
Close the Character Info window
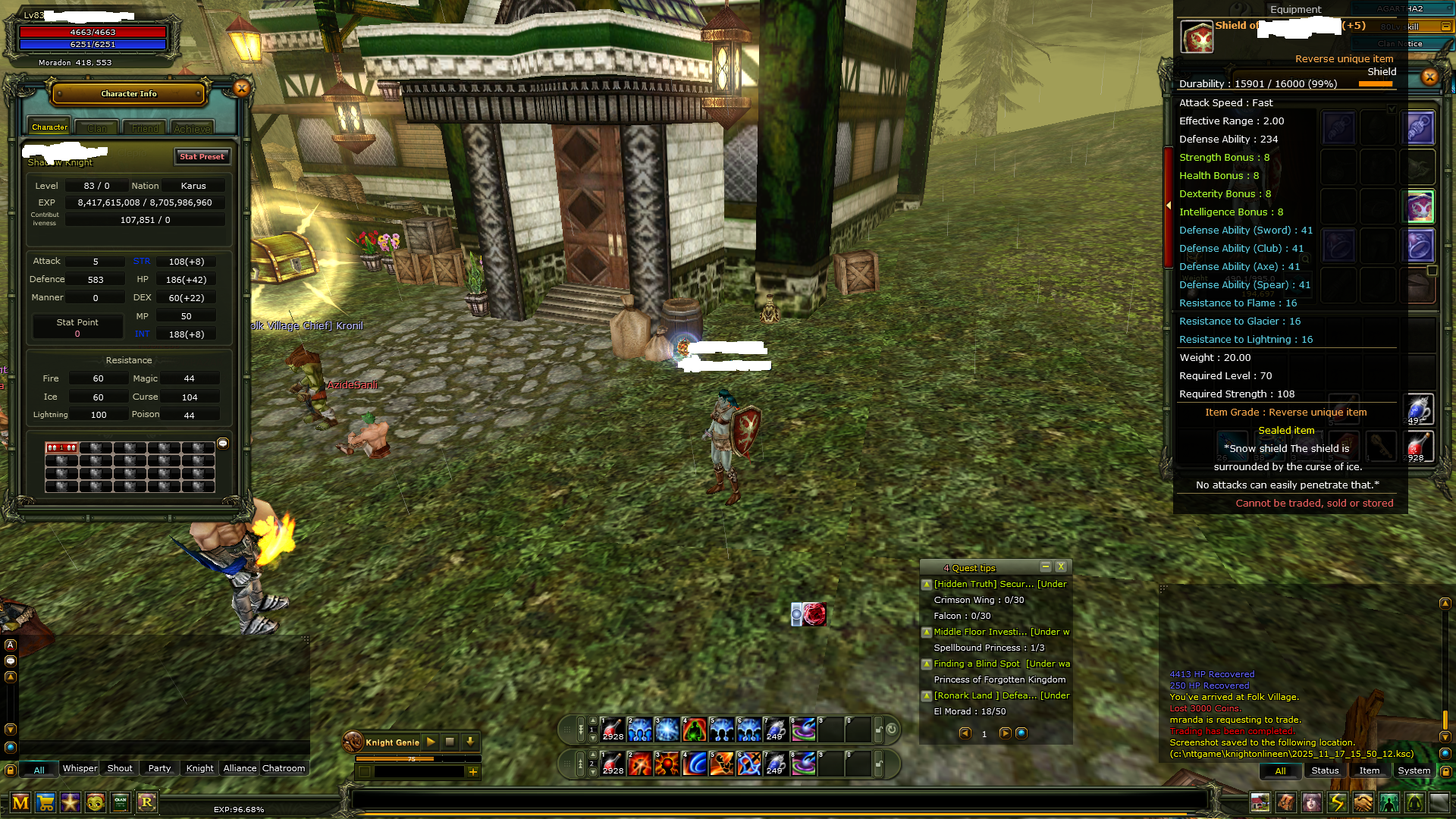(x=241, y=89)
